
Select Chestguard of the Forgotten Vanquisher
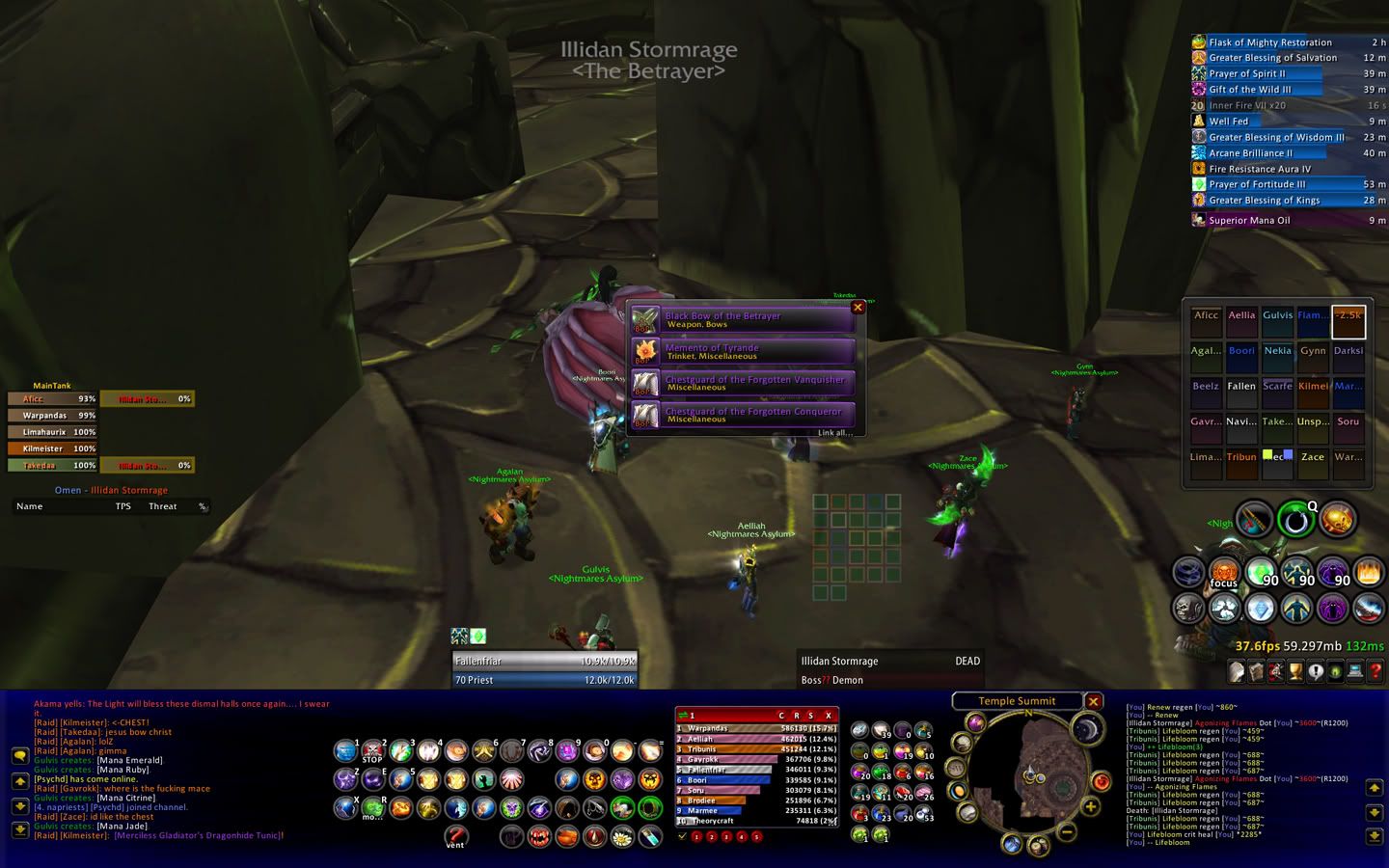pyautogui.click(x=743, y=384)
